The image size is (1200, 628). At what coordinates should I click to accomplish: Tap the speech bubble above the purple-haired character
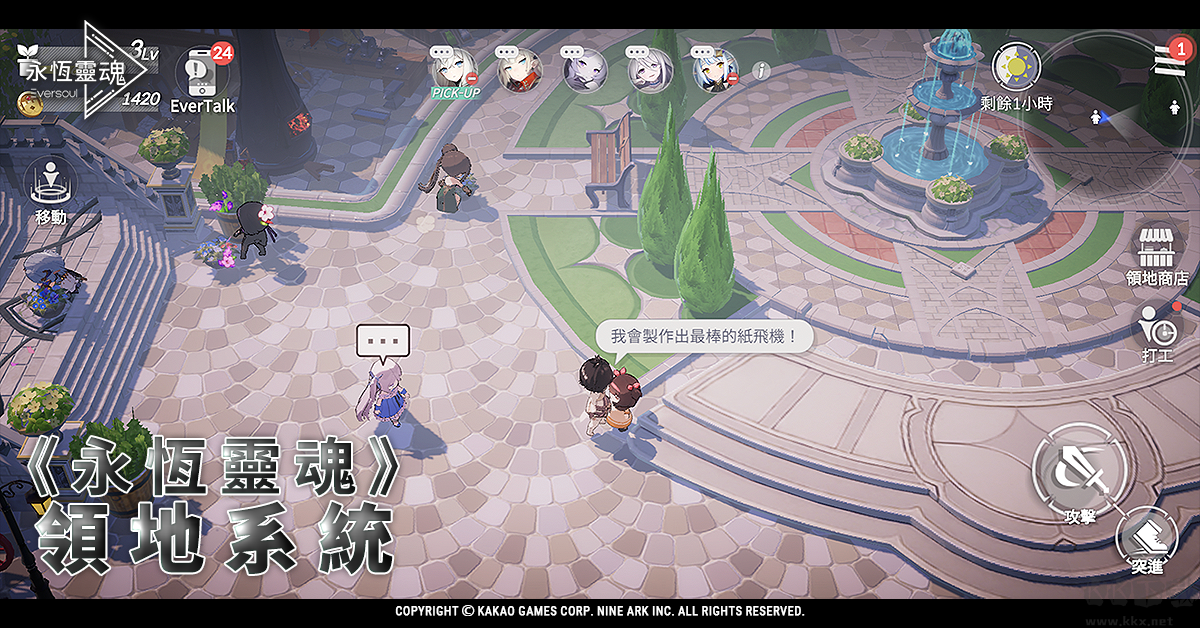[x=383, y=342]
